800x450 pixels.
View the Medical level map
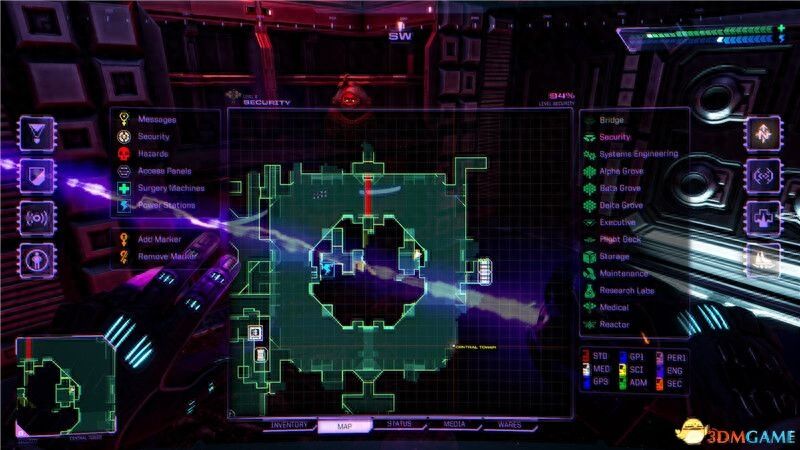(x=613, y=308)
